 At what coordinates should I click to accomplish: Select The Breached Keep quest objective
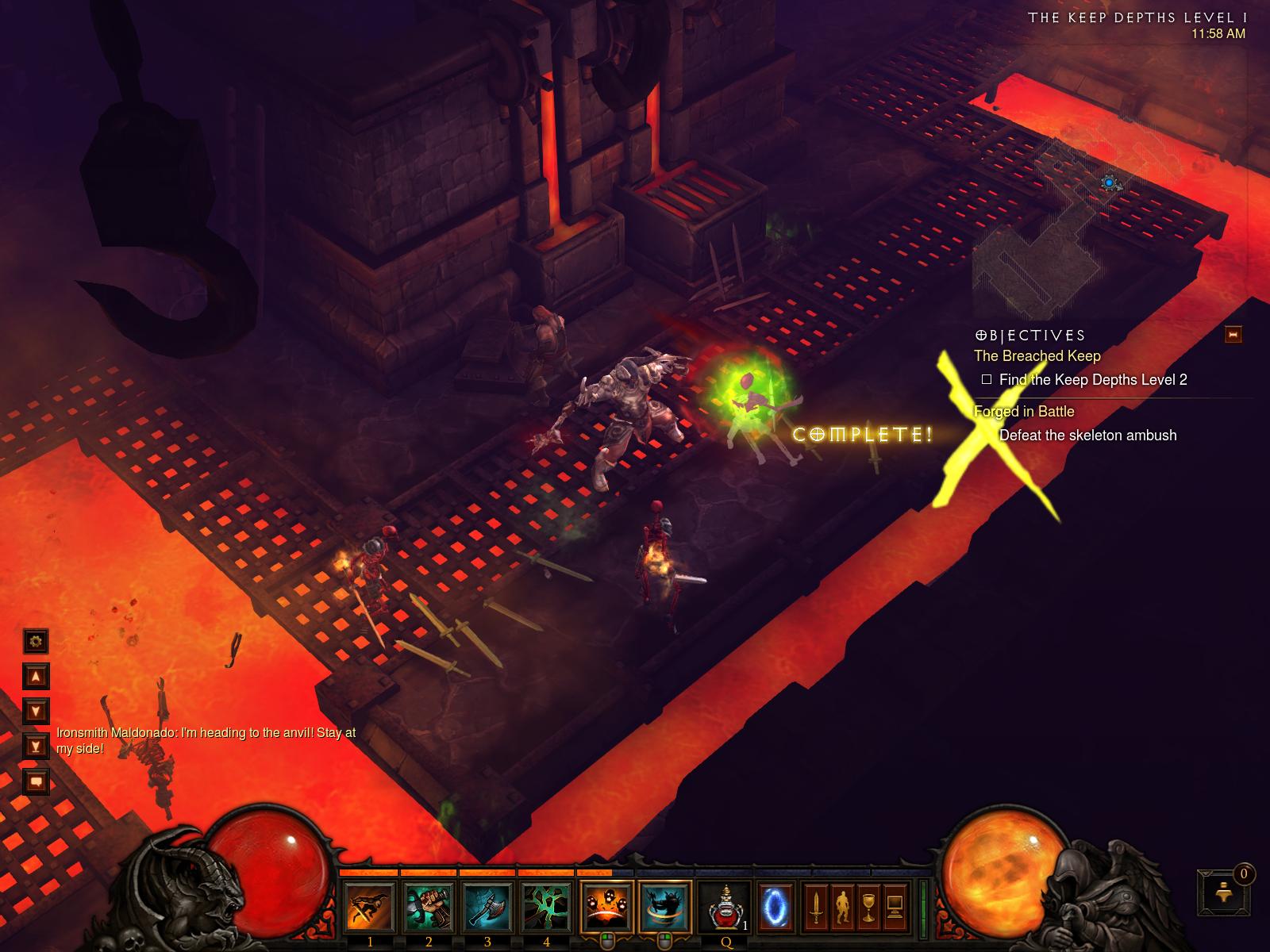pyautogui.click(x=1037, y=356)
